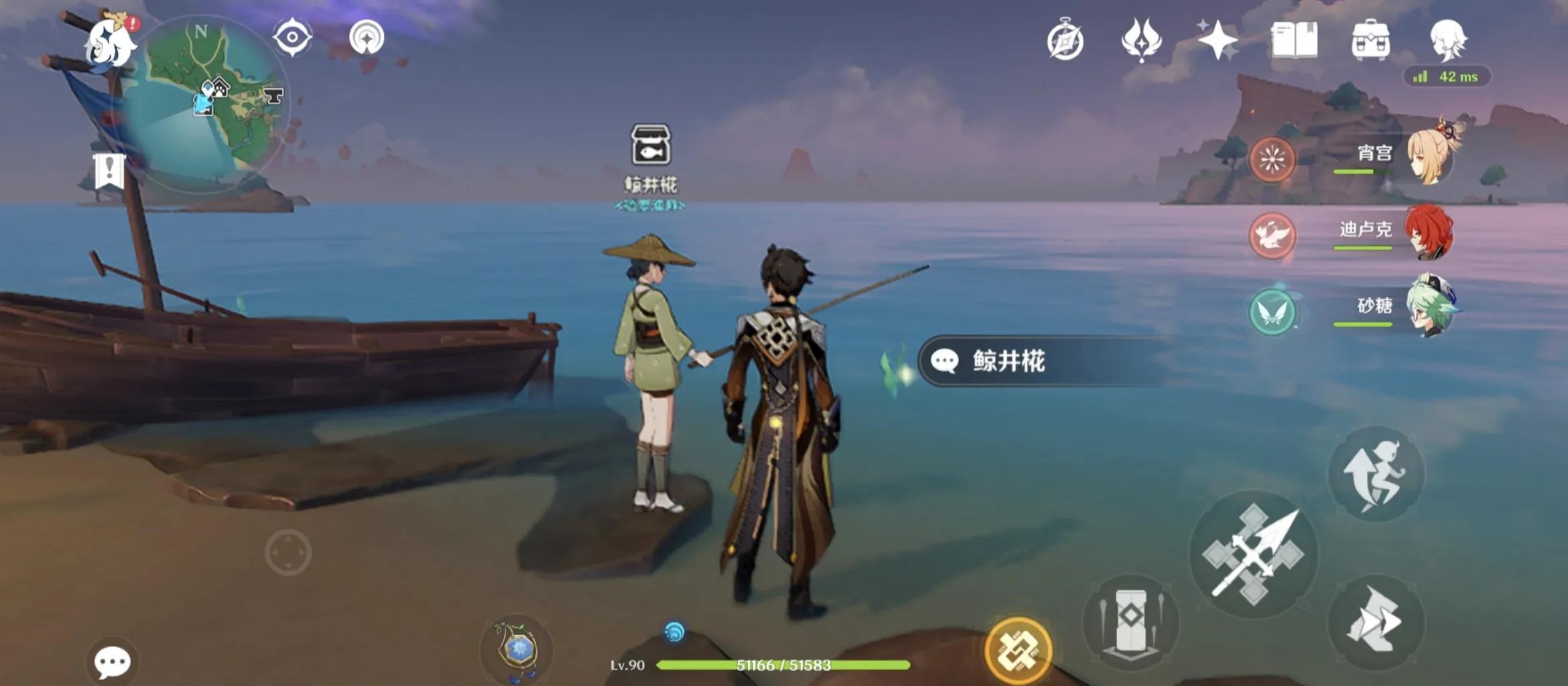Open the circular minimap
This screenshot has width=1568, height=686.
click(x=213, y=100)
